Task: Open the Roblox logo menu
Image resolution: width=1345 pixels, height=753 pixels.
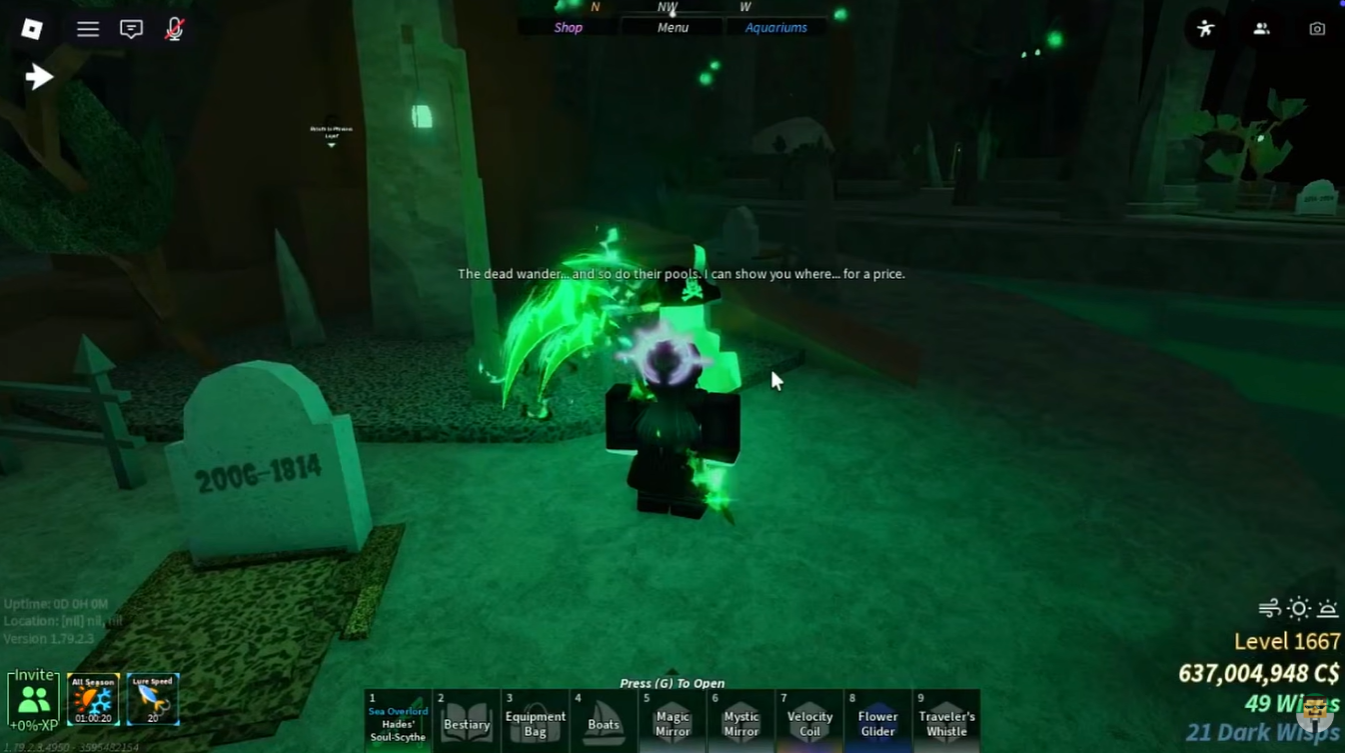Action: point(31,29)
